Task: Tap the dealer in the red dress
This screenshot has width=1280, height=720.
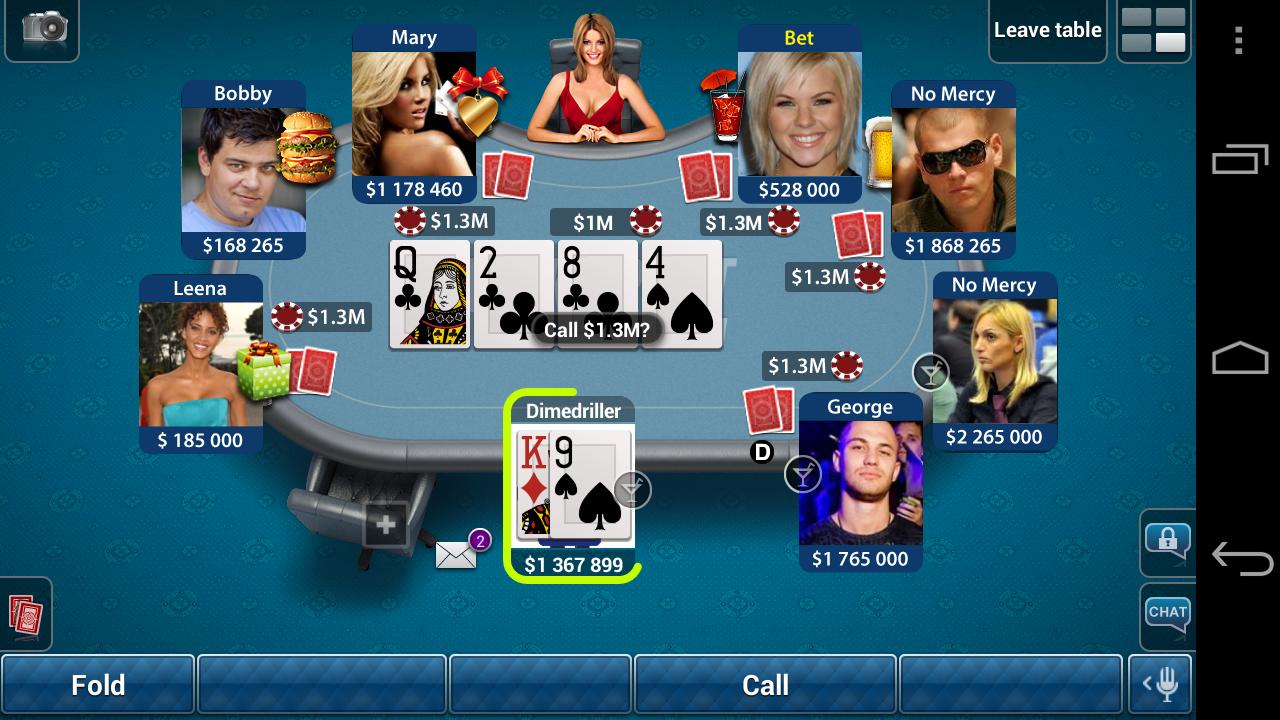Action: click(596, 80)
